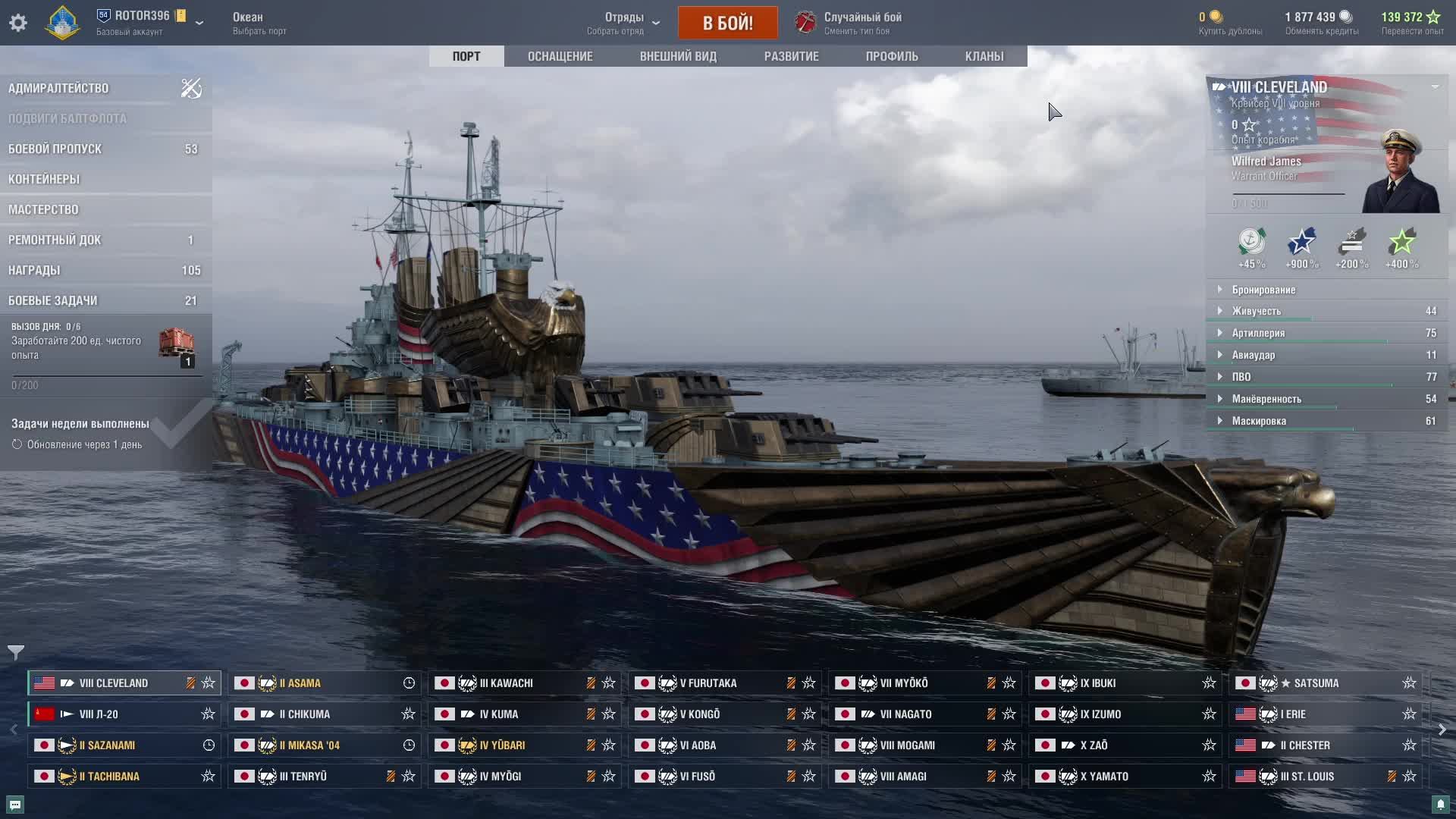Screen dimensions: 1456x819
Task: Show the ПРОФИЛЬ tab
Action: click(892, 56)
